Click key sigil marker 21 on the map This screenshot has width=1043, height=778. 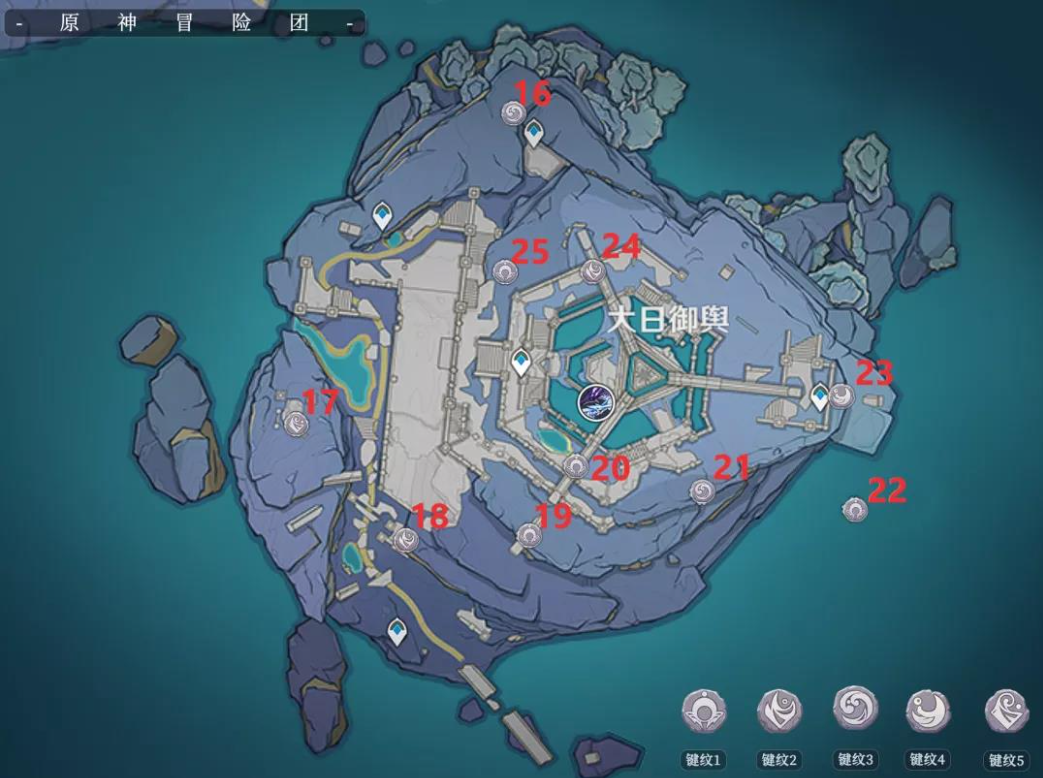point(703,490)
